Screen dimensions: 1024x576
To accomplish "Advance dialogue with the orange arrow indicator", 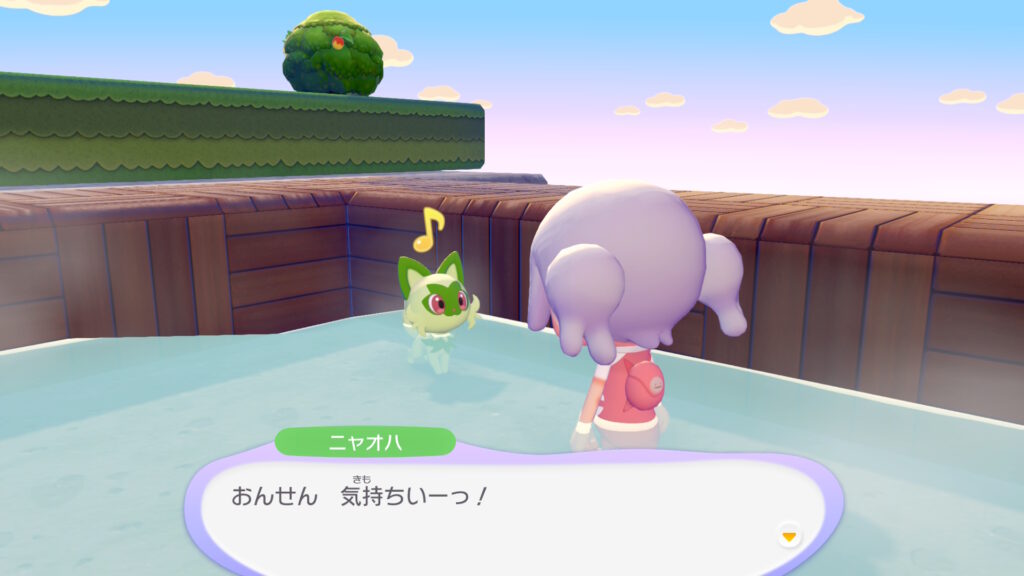I will point(789,537).
